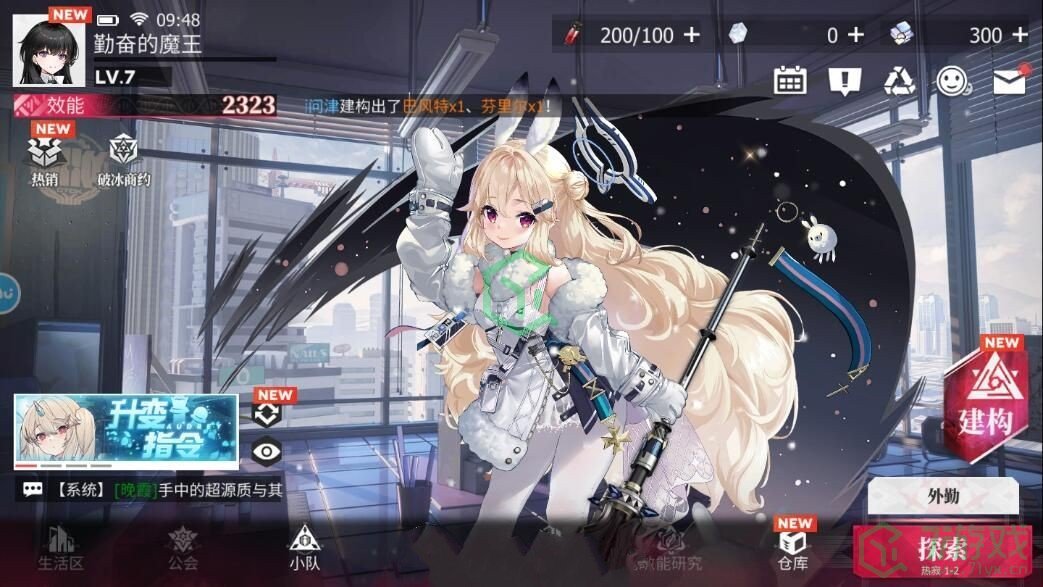Open the 公会 guild menu
The image size is (1043, 587).
tap(182, 547)
